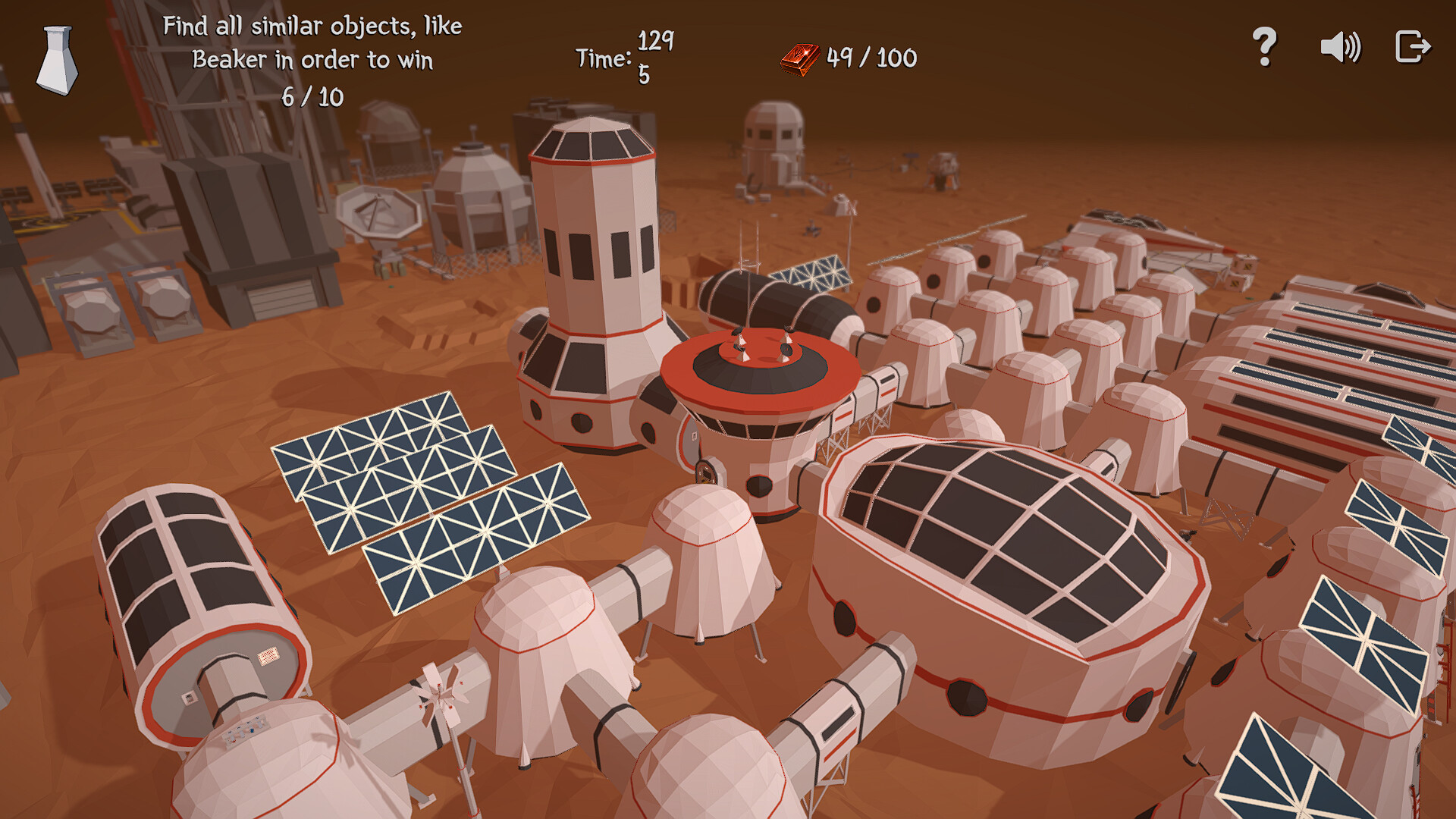Viewport: 1456px width, 819px height.
Task: Open the question mark help button
Action: (1264, 47)
